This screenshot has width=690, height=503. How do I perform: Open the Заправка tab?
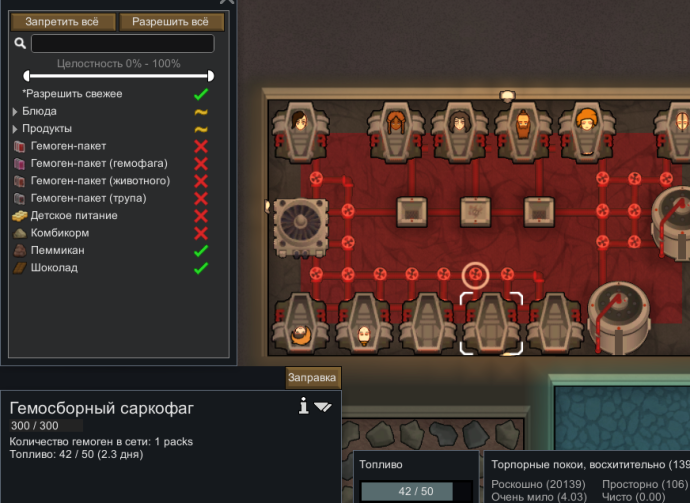(312, 378)
